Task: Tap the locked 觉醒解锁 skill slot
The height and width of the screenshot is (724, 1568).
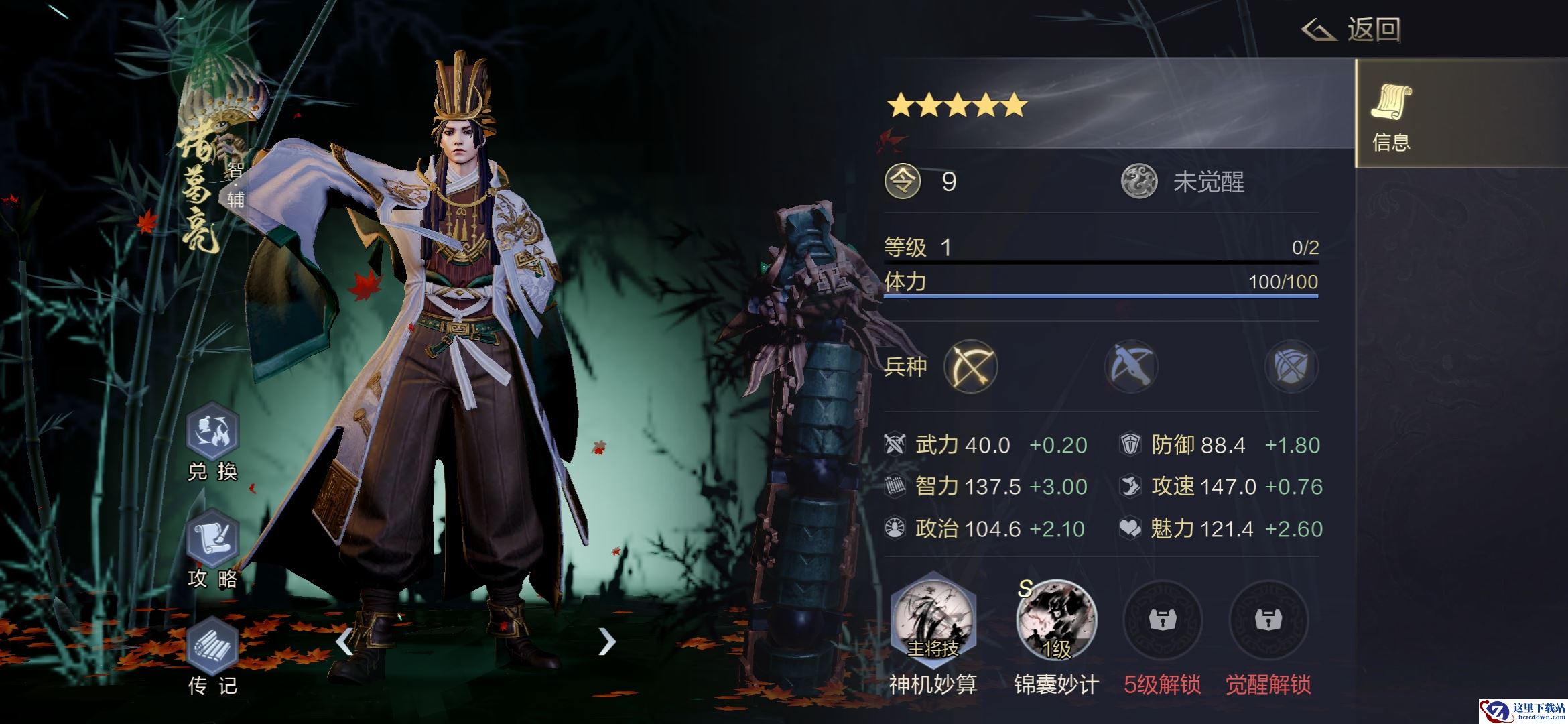Action: click(1268, 621)
